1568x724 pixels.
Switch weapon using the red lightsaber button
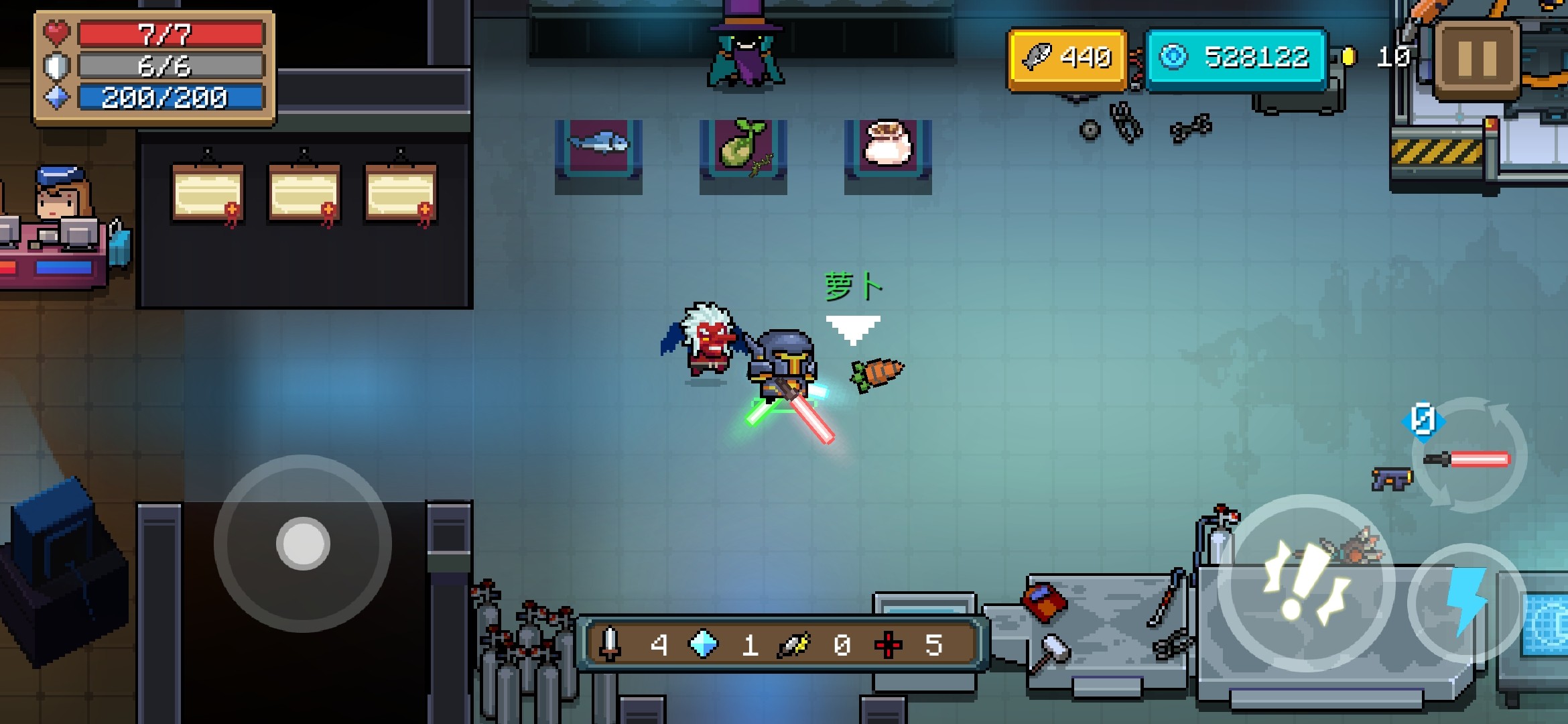pyautogui.click(x=1468, y=460)
